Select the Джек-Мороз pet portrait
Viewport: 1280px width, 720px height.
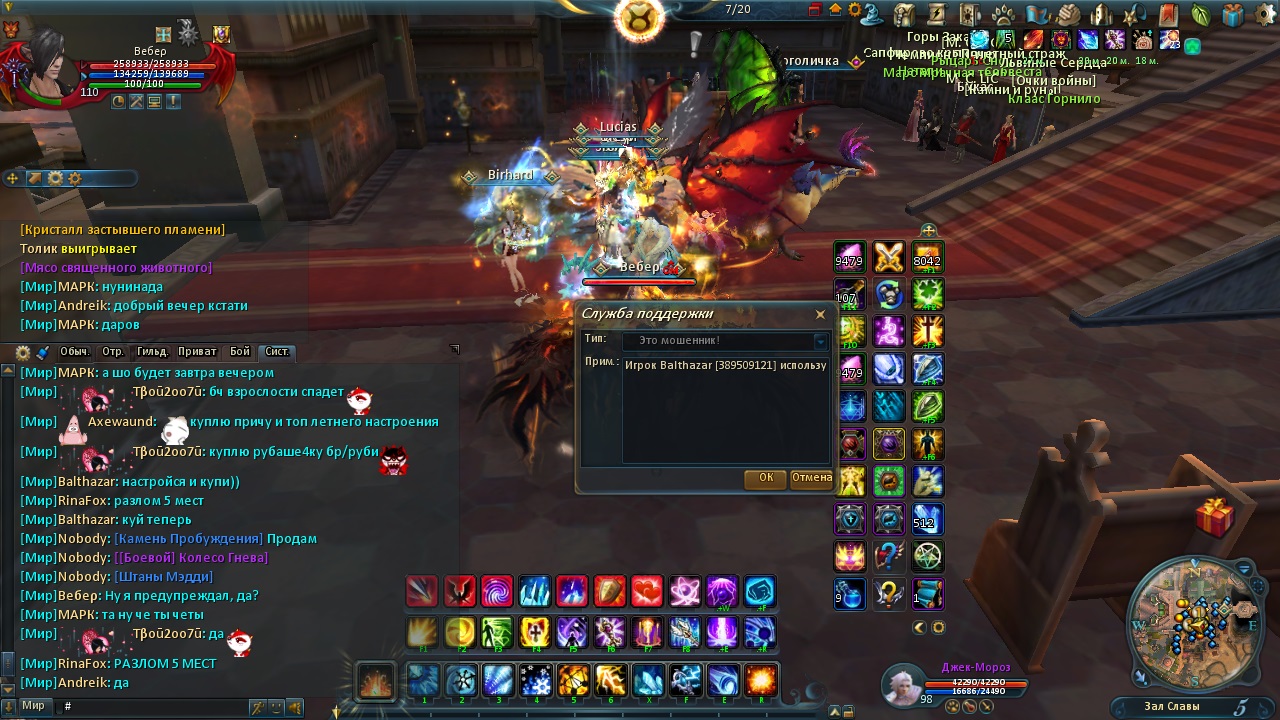coord(903,685)
